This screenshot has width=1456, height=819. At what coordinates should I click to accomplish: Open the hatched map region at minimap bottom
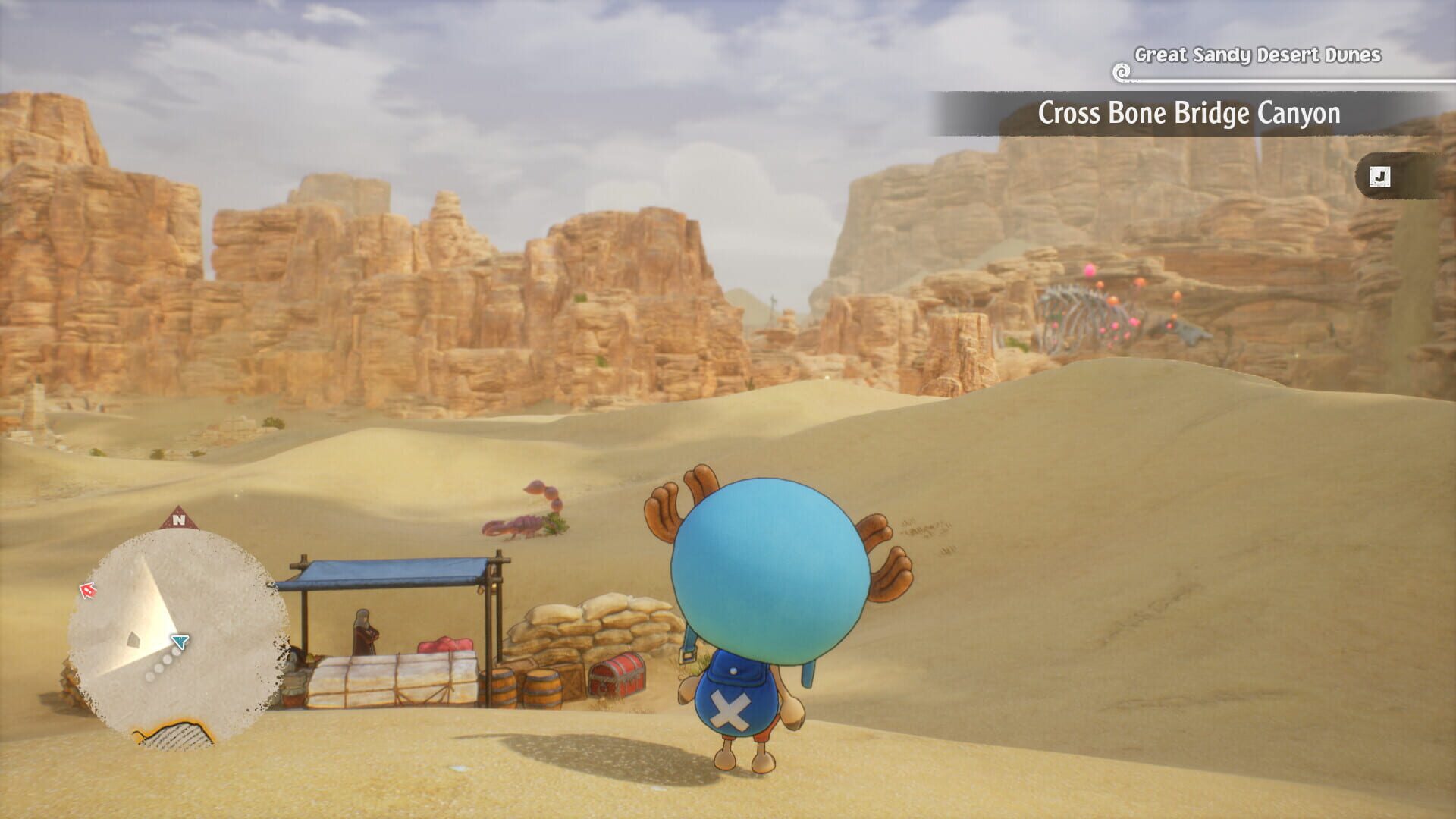(173, 734)
